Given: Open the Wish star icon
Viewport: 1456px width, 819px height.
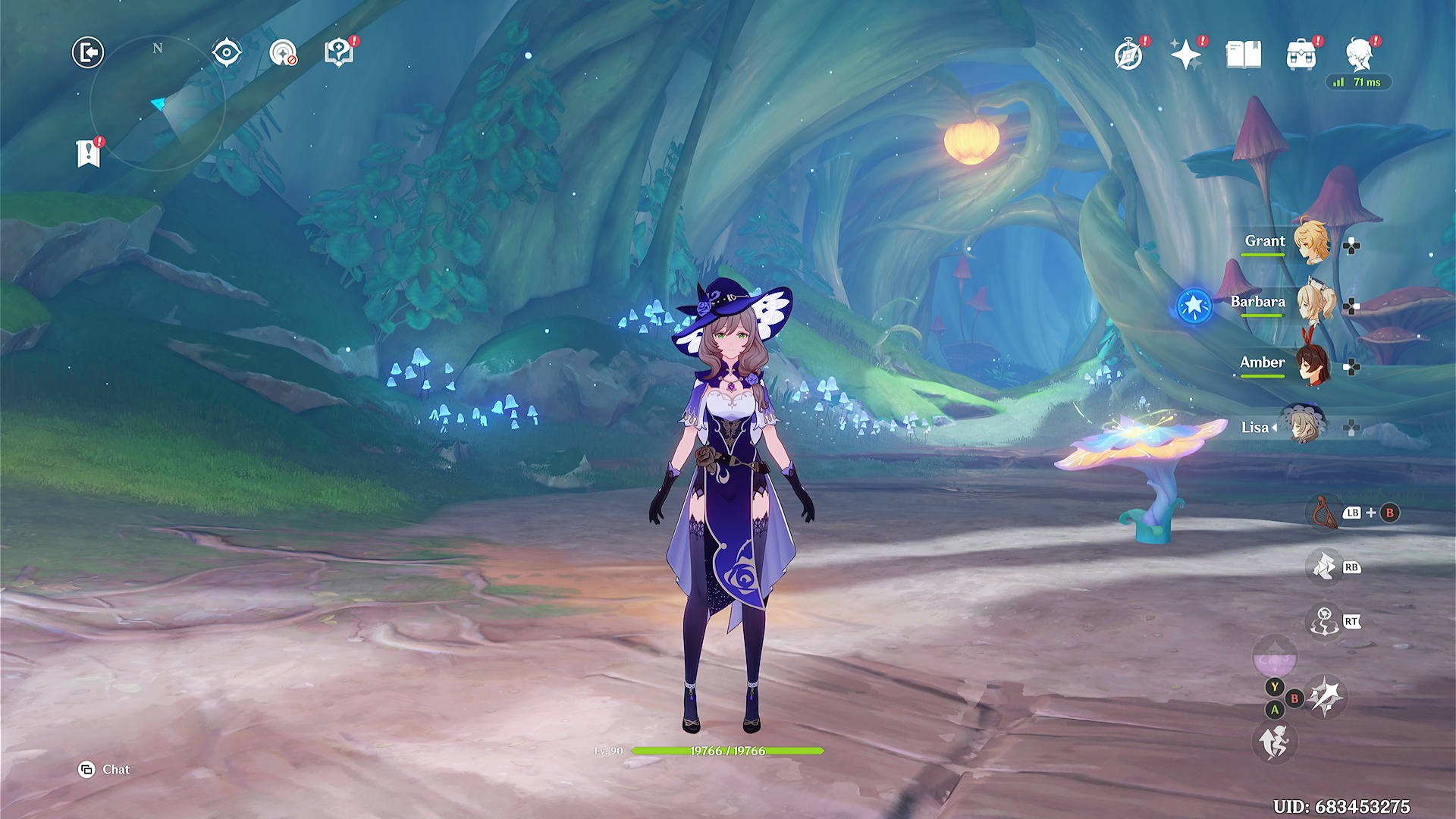Looking at the screenshot, I should click(x=1185, y=55).
